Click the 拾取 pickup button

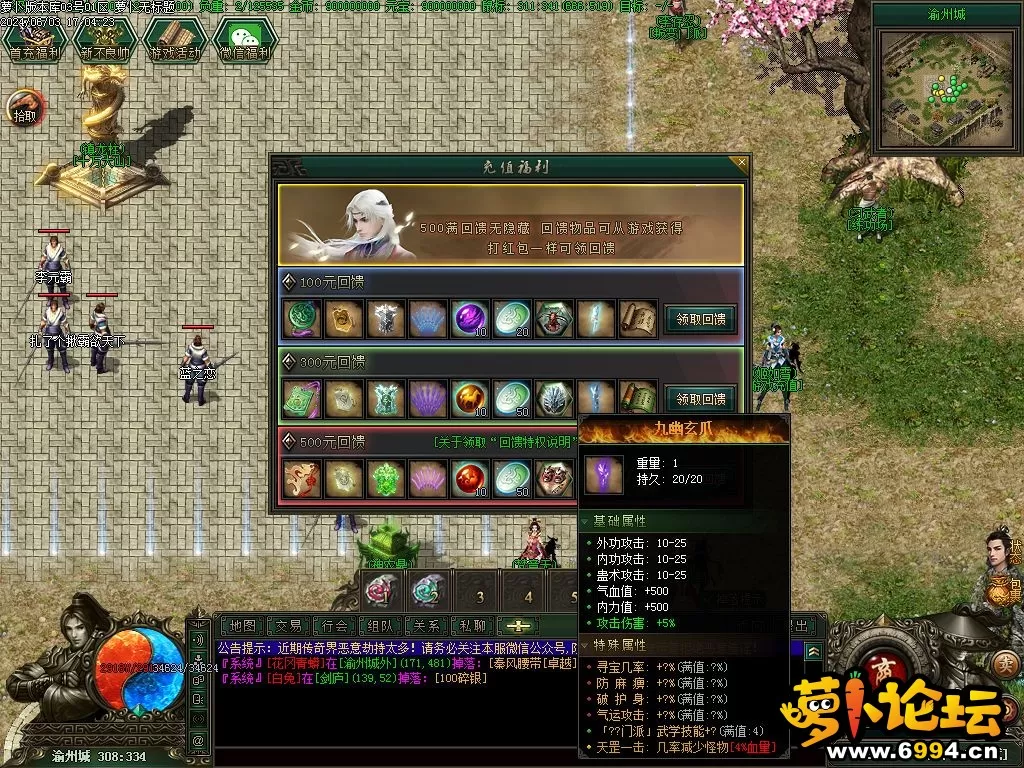click(24, 107)
